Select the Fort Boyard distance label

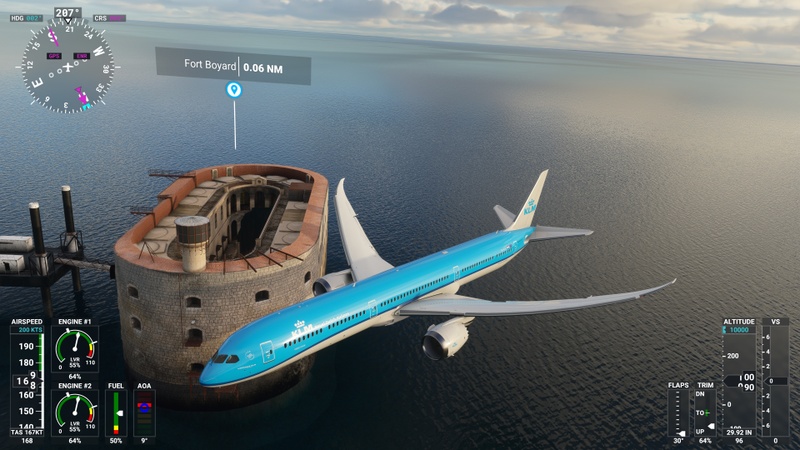(233, 66)
